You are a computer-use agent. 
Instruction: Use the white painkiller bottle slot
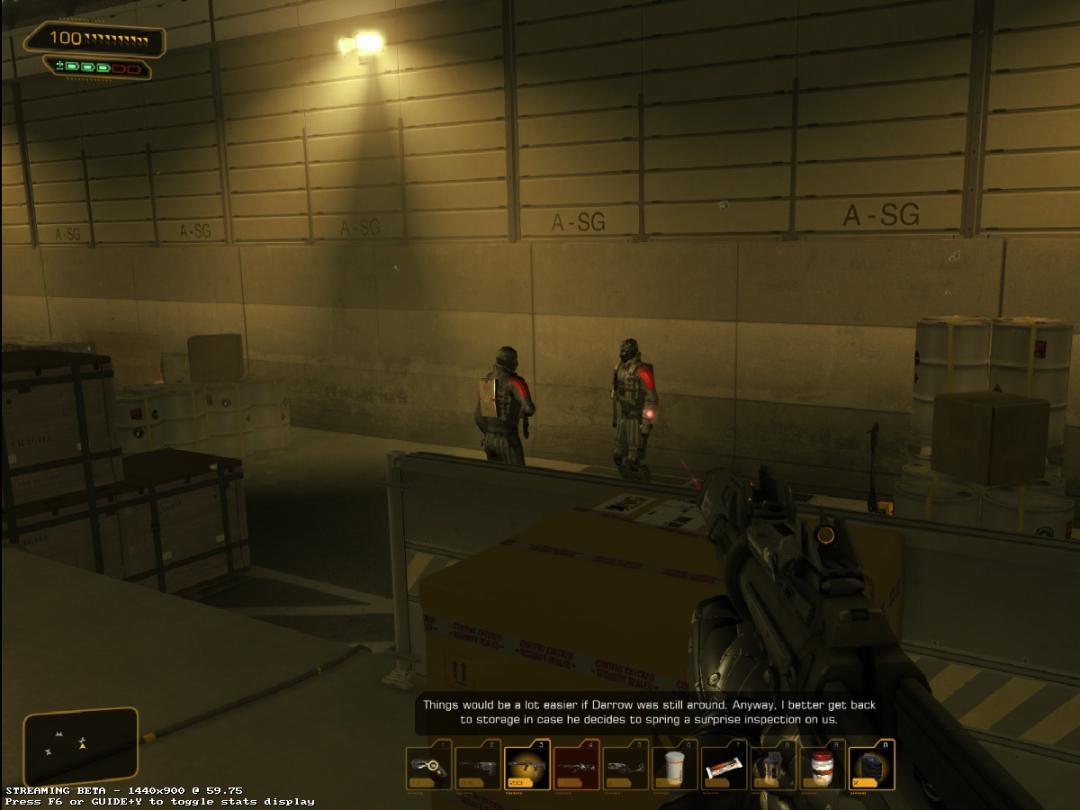[674, 766]
